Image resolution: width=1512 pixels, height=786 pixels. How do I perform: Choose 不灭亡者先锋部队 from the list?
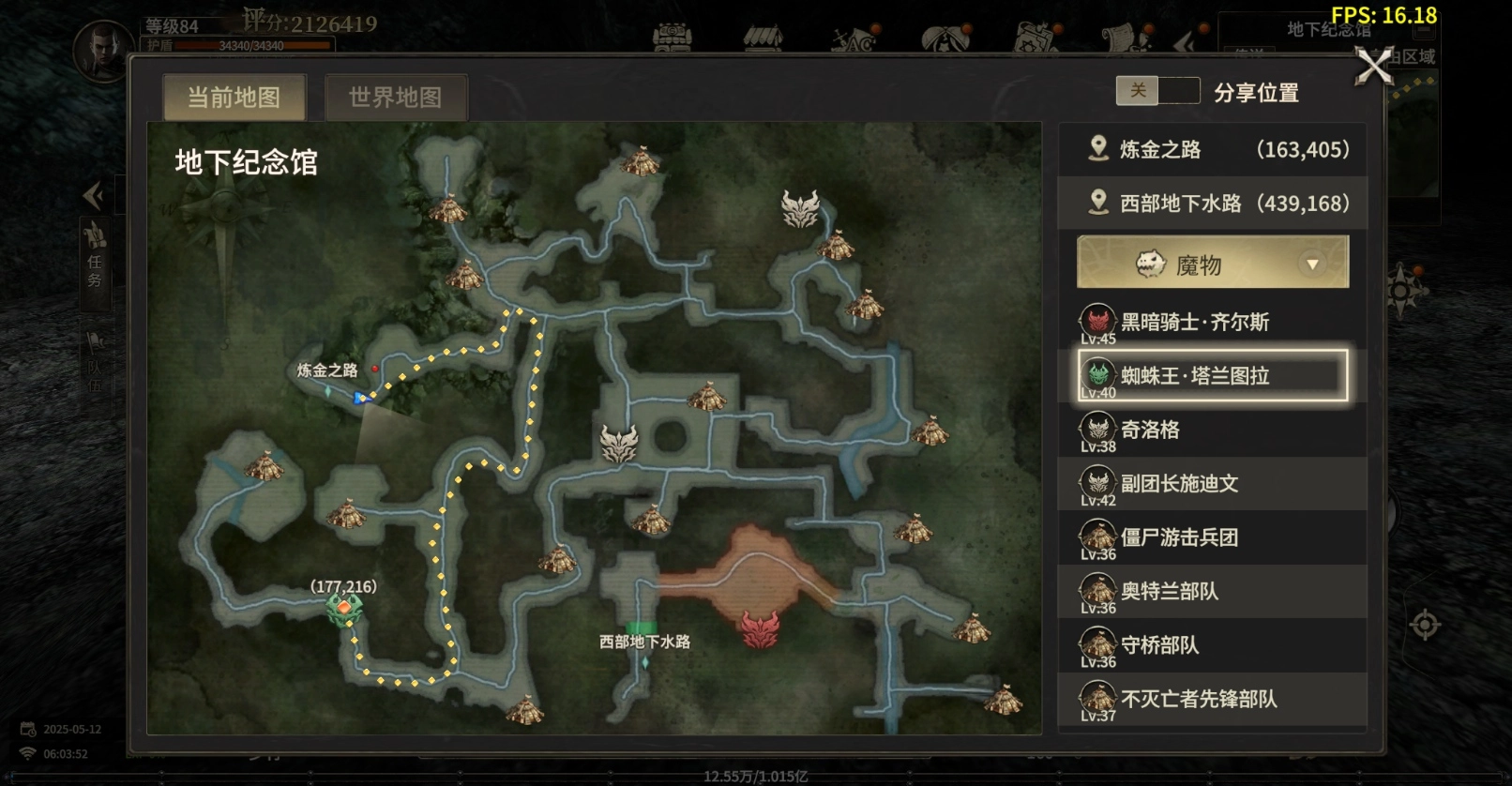pos(1213,699)
